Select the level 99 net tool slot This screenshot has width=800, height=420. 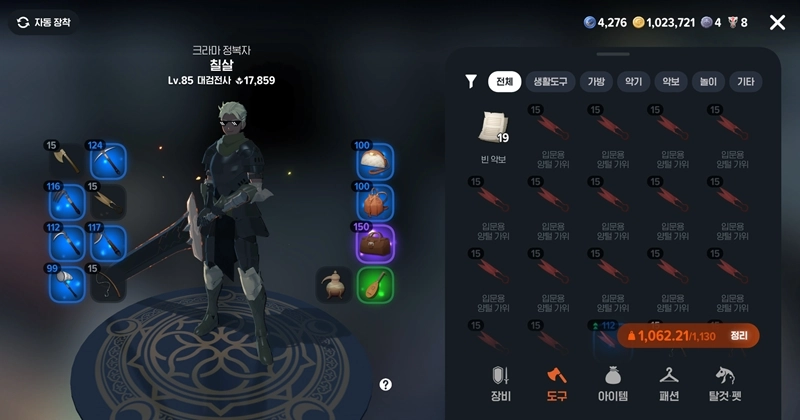tap(66, 285)
